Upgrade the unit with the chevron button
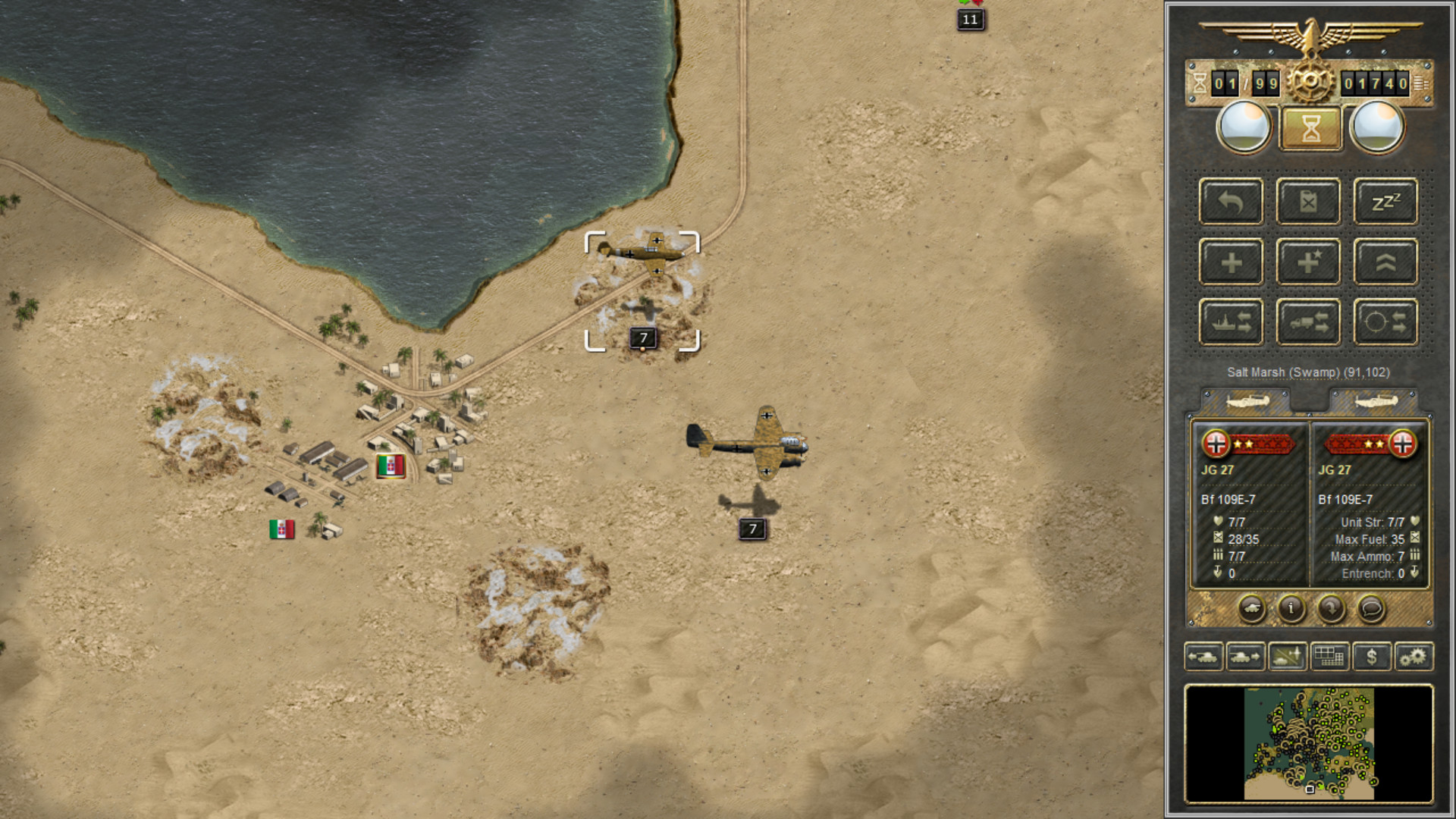The width and height of the screenshot is (1456, 819). (1385, 262)
